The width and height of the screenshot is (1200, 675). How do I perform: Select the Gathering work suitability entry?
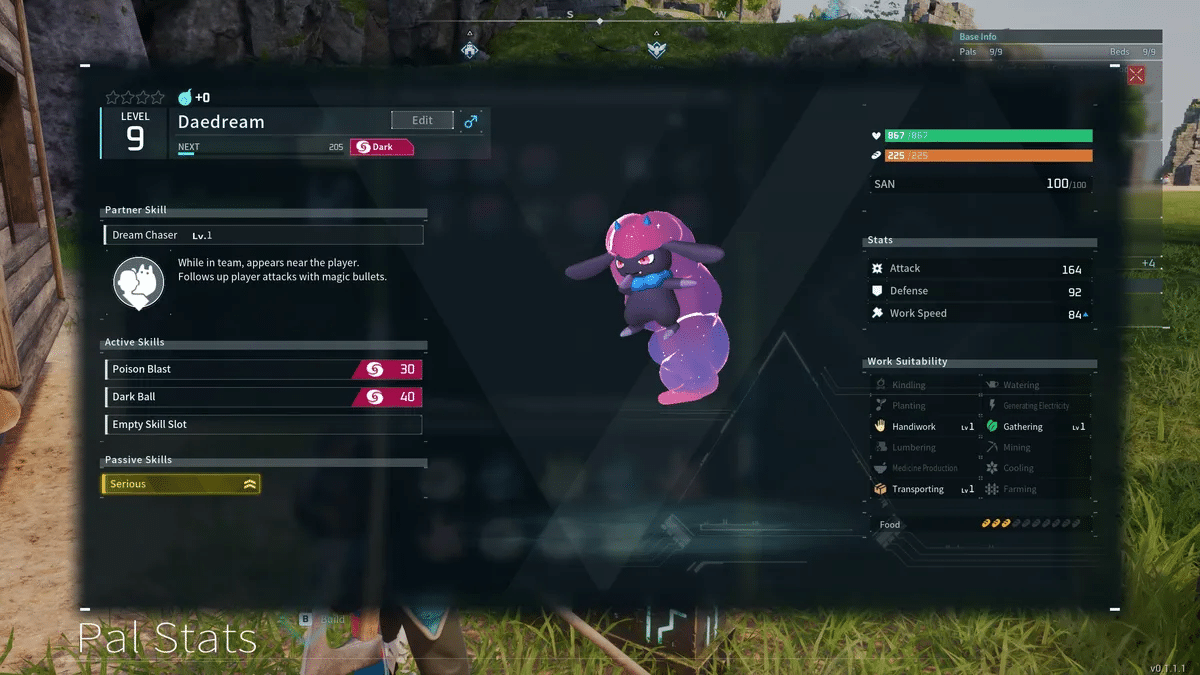1035,427
